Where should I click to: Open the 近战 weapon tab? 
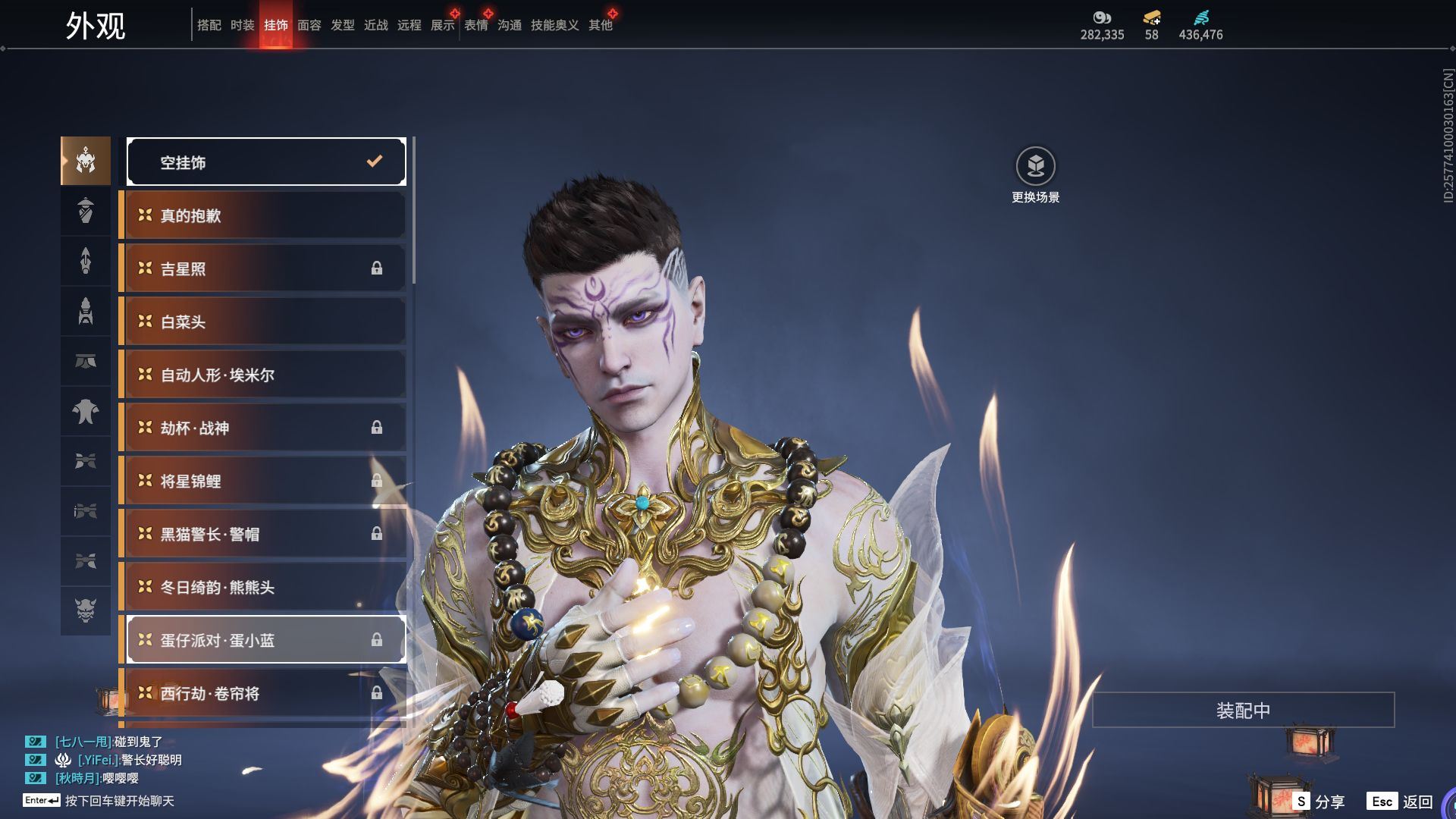[x=375, y=25]
